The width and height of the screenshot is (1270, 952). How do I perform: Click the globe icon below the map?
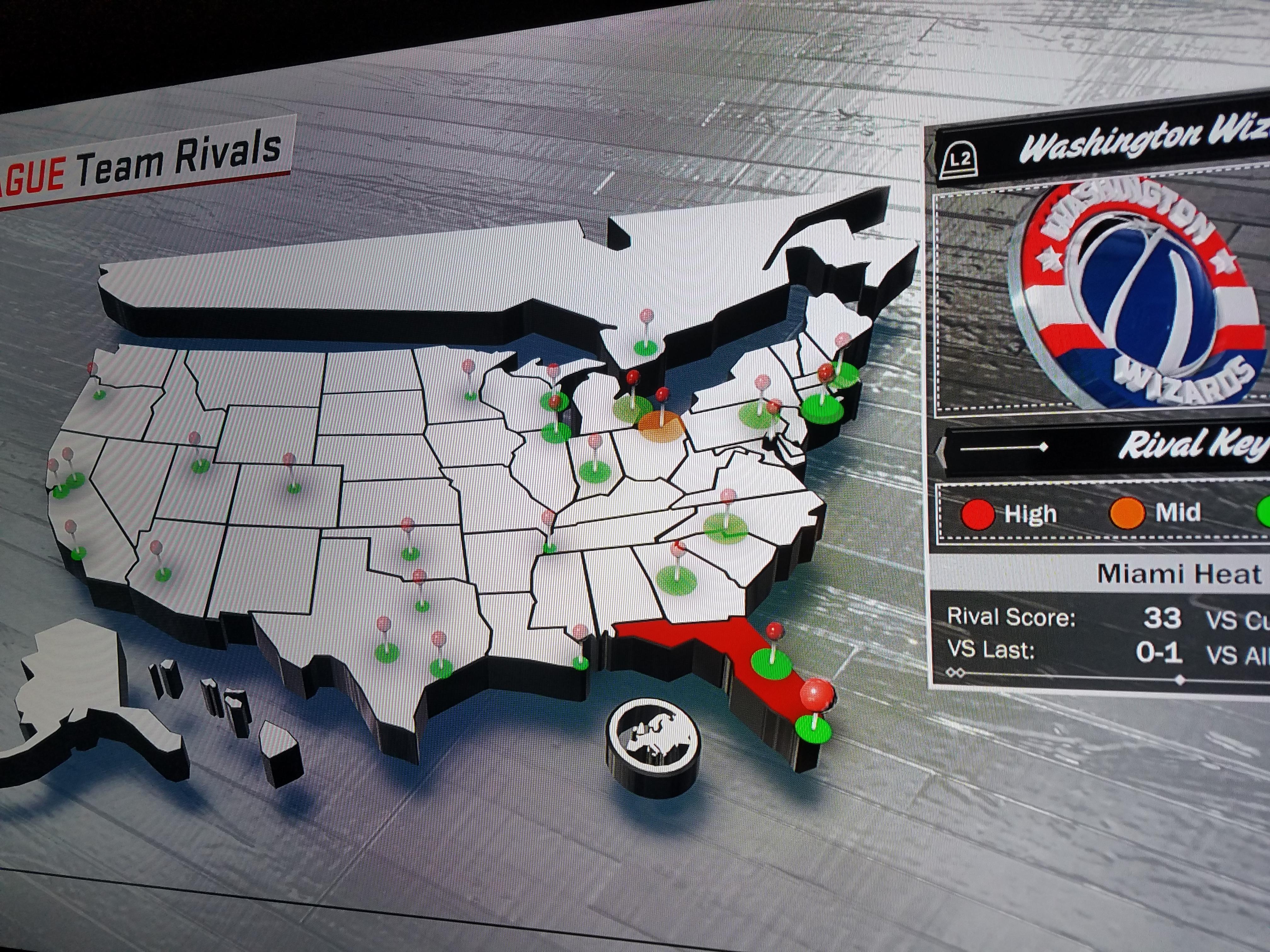click(x=653, y=742)
